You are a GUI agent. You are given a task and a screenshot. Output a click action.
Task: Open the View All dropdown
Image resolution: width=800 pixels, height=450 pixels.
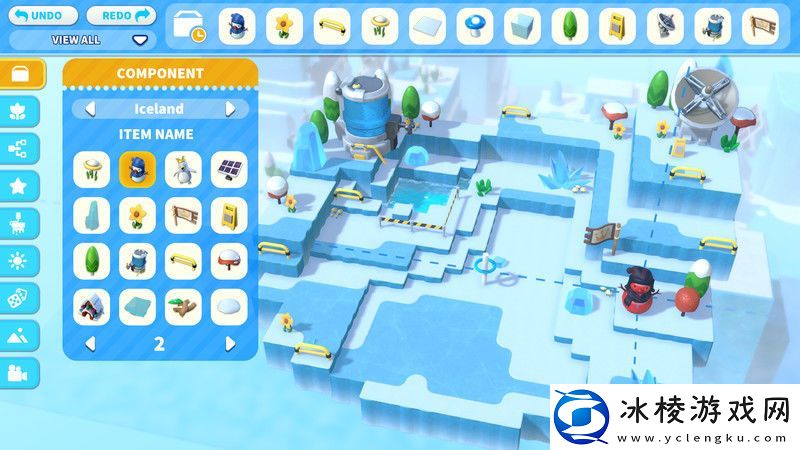(139, 41)
